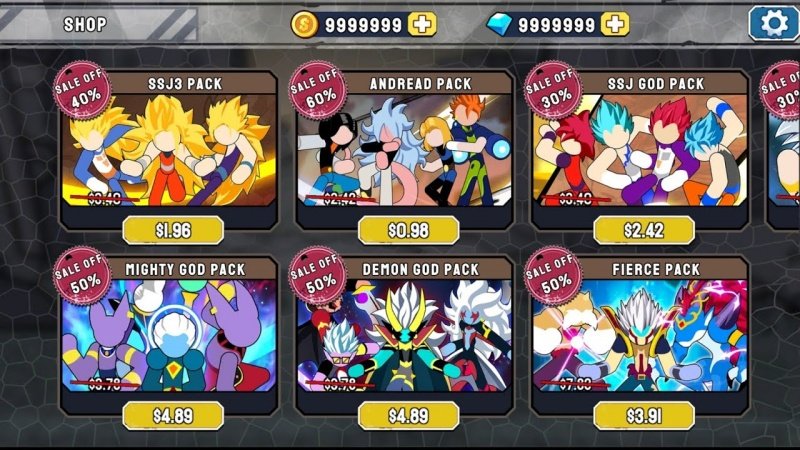Select the Andread Pack artwork
Screen dimensions: 800x450
coord(406,150)
